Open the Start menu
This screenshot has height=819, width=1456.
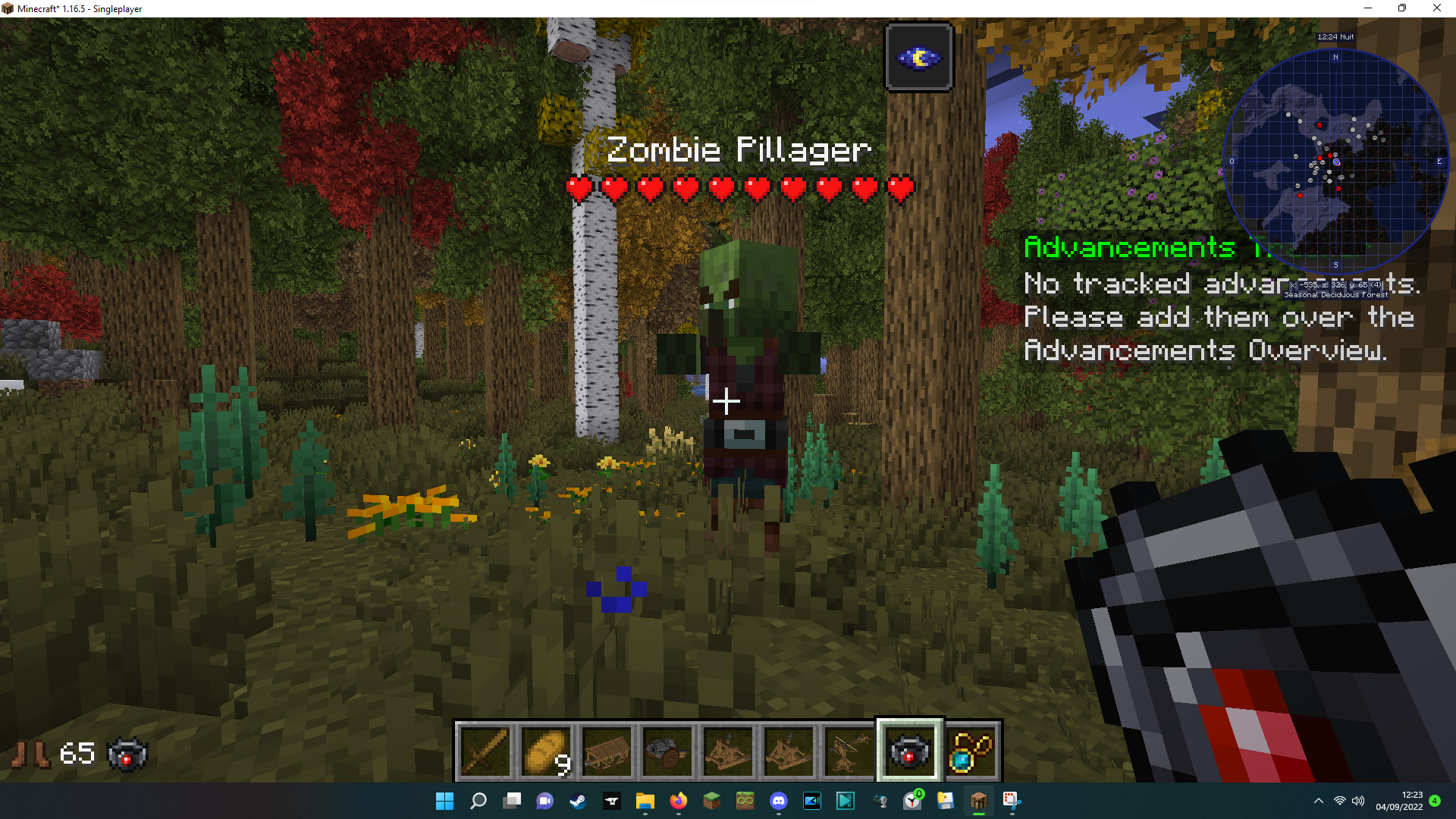pos(444,801)
